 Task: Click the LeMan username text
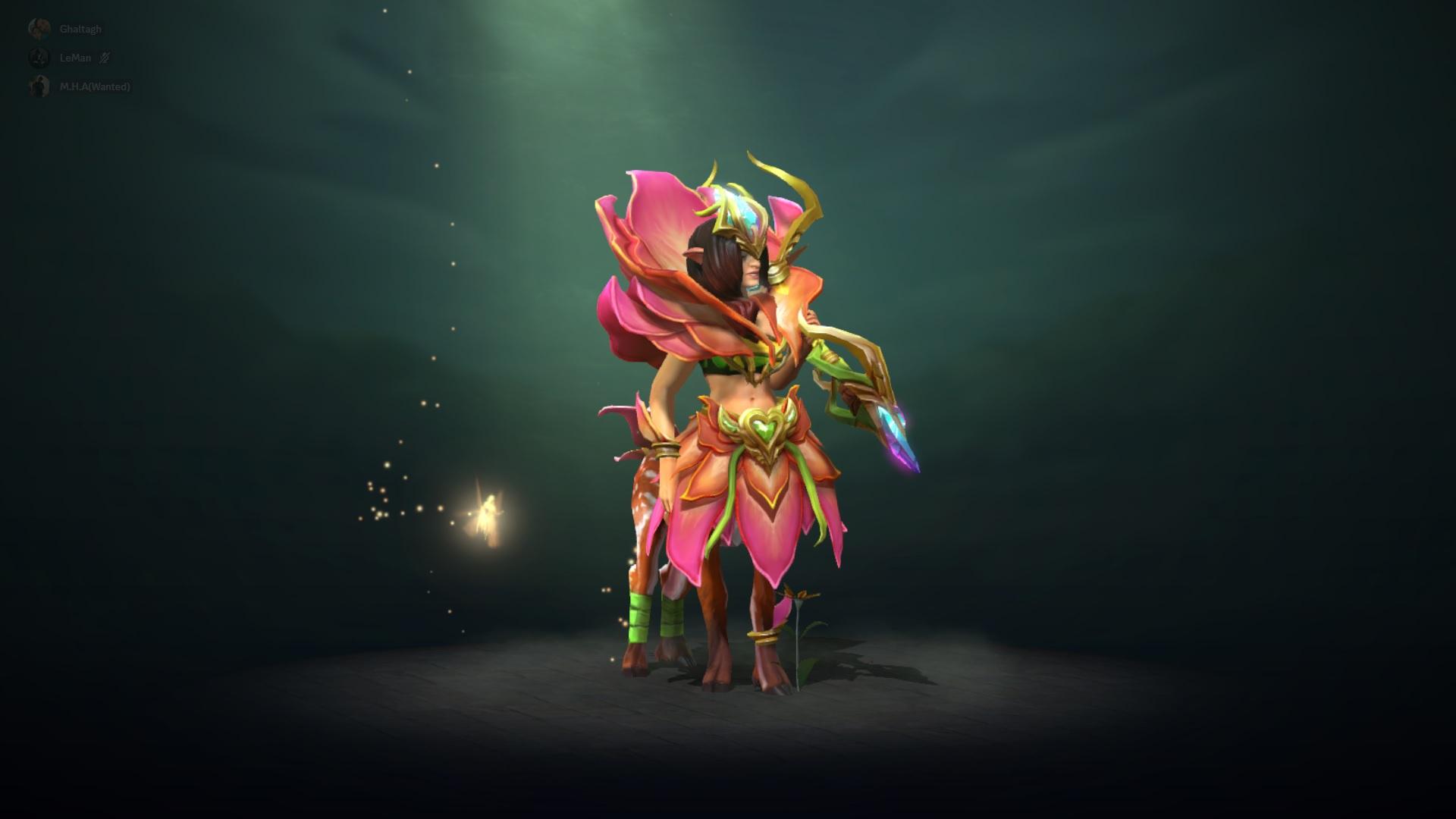[75, 58]
